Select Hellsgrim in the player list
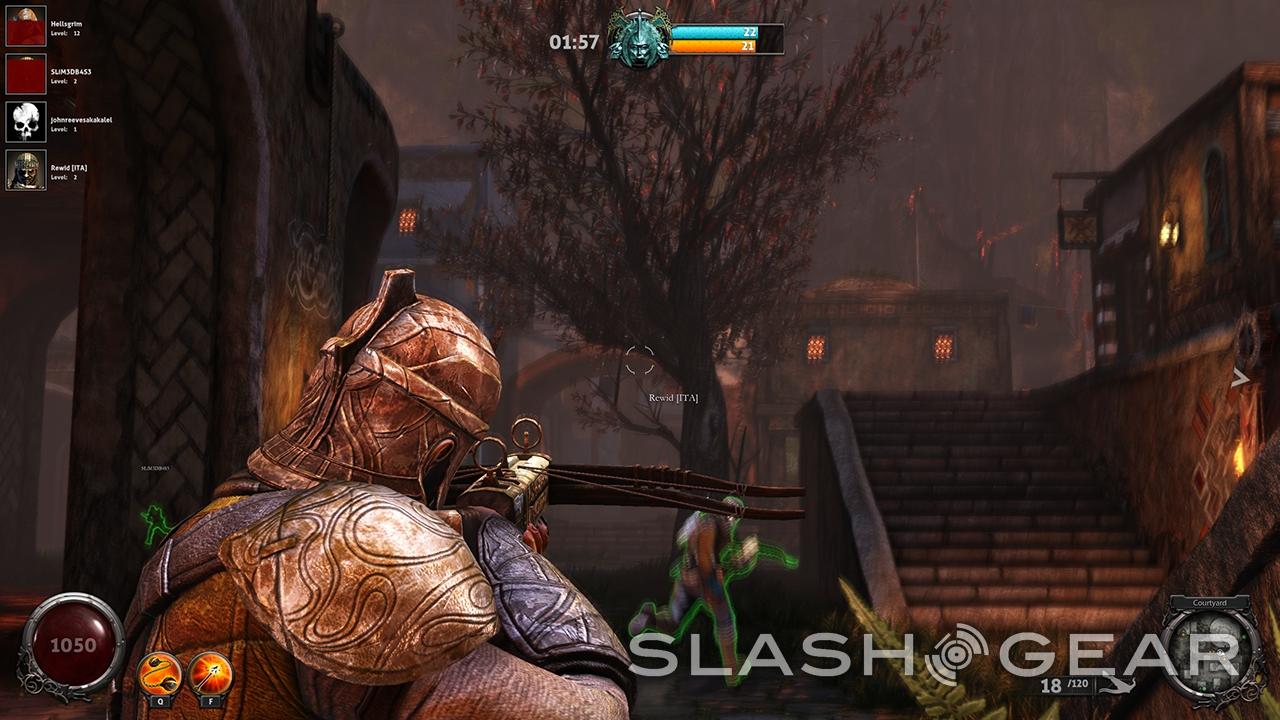Screen dimensions: 1280x720 click(26, 27)
